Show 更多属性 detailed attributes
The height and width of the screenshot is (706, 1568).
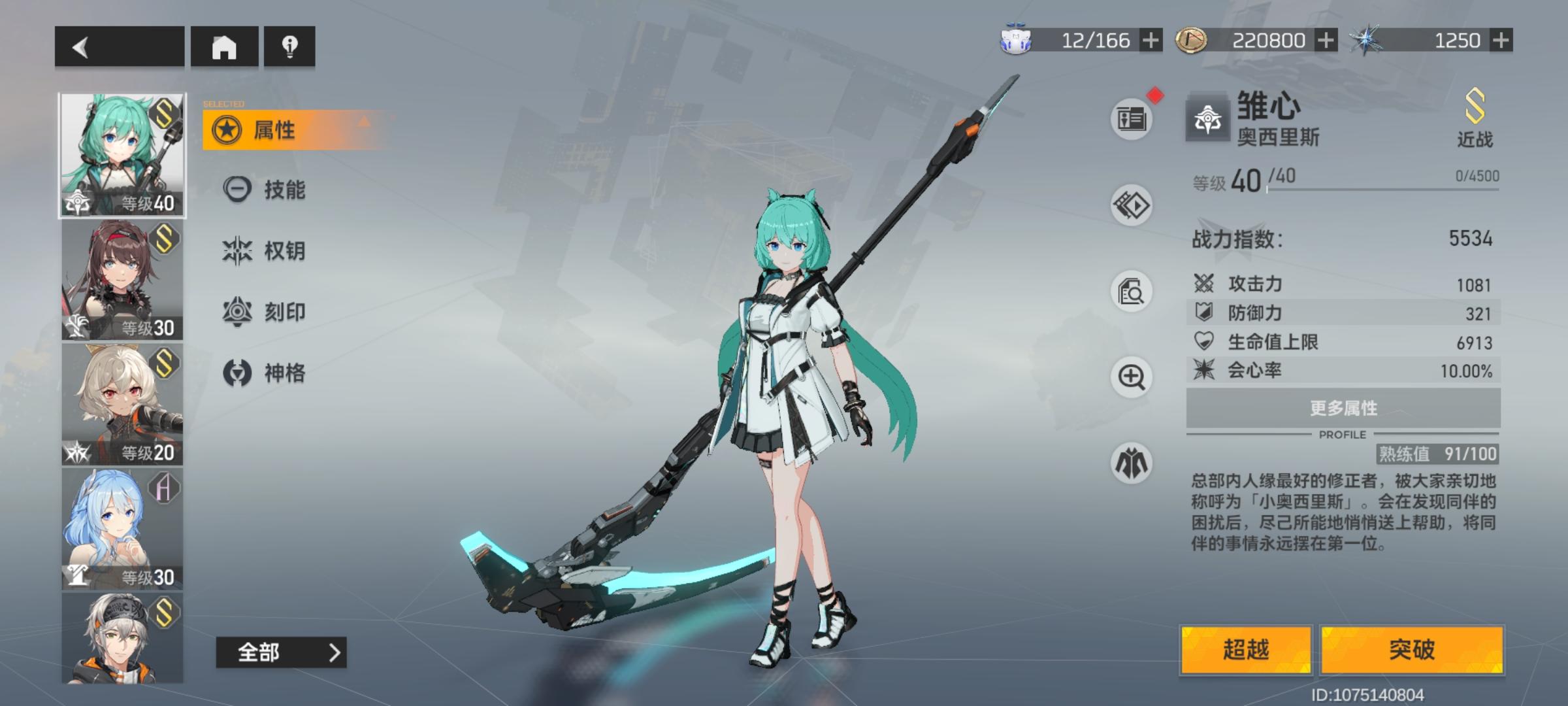click(x=1343, y=409)
